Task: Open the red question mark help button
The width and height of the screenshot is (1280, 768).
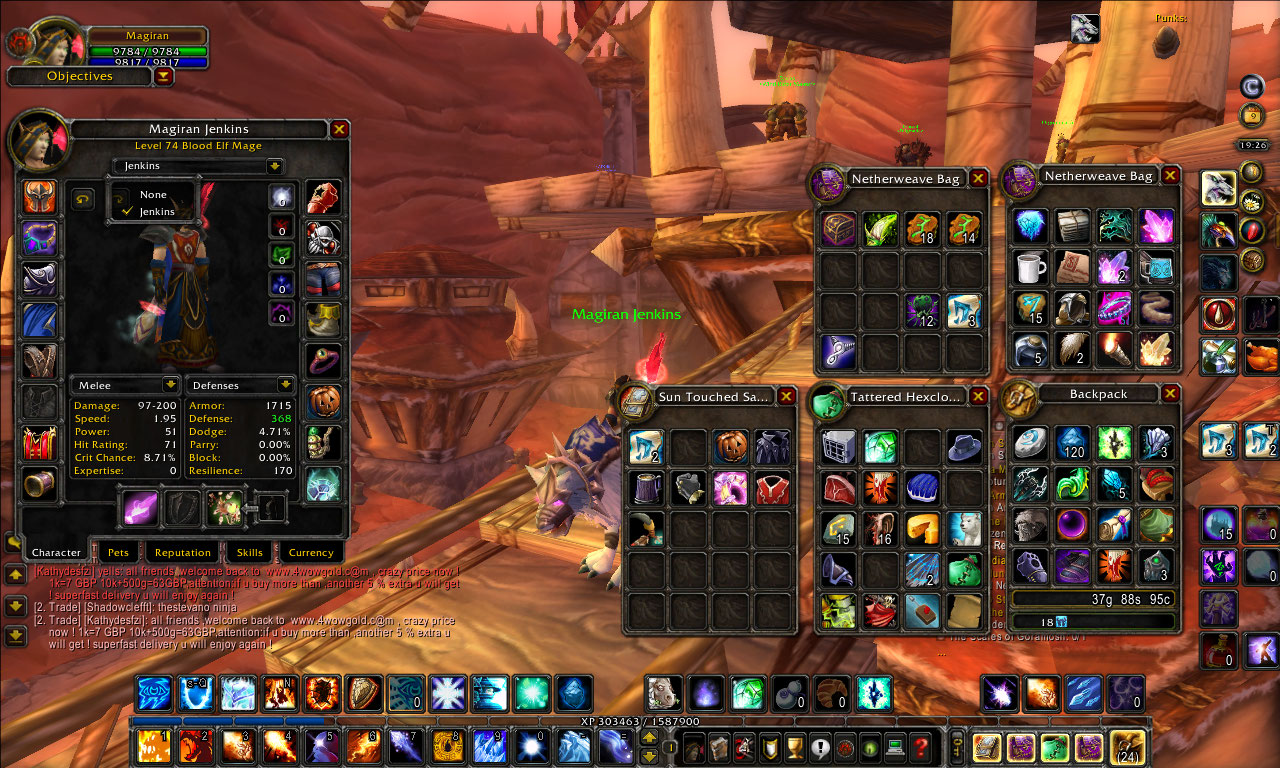Action: (x=920, y=747)
